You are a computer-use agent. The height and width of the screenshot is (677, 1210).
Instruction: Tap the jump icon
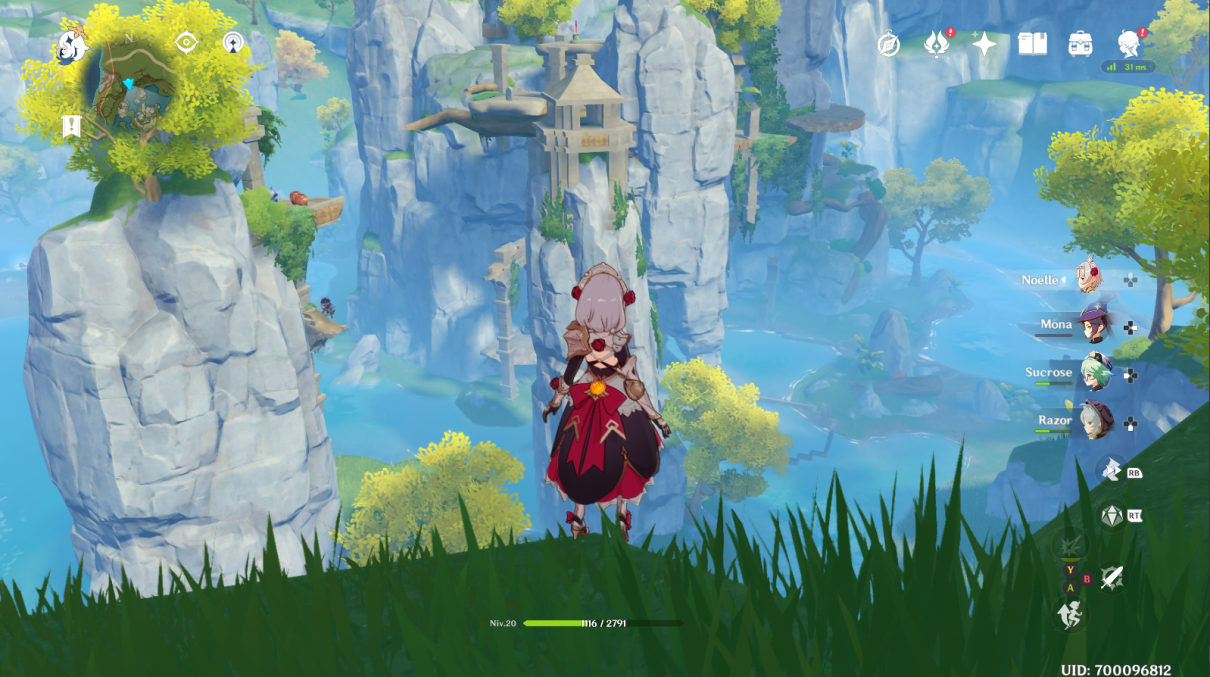pyautogui.click(x=1068, y=614)
